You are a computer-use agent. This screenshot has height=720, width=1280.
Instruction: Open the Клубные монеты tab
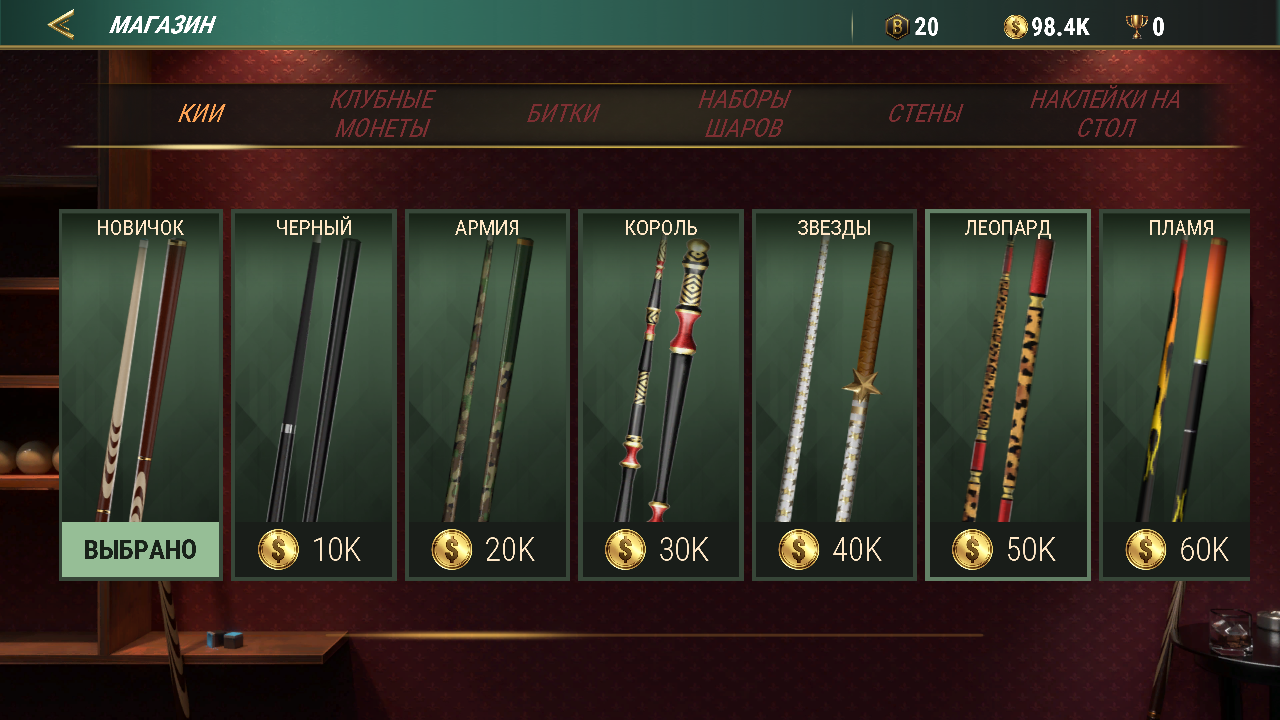[x=382, y=114]
